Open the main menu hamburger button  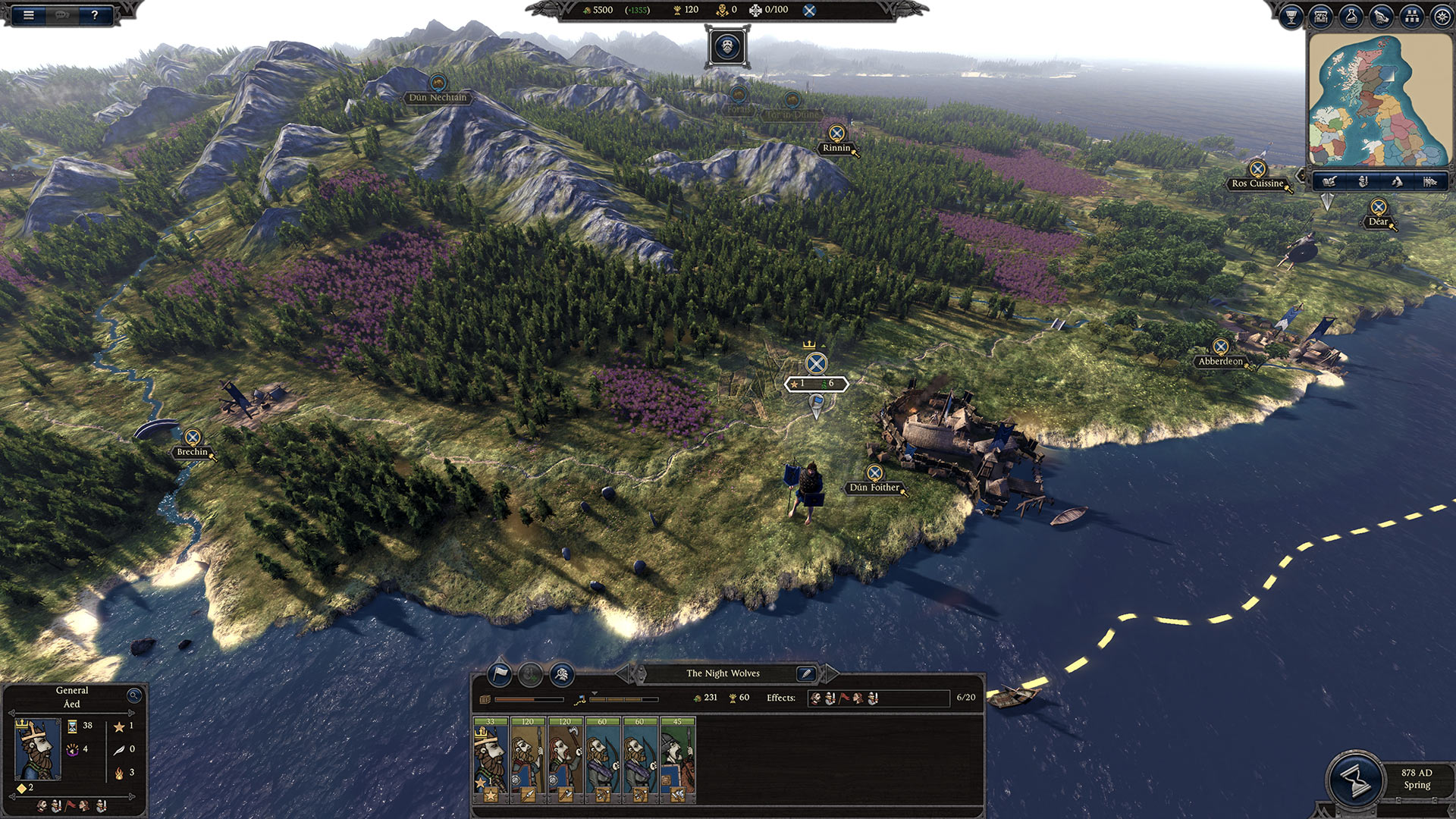29,14
